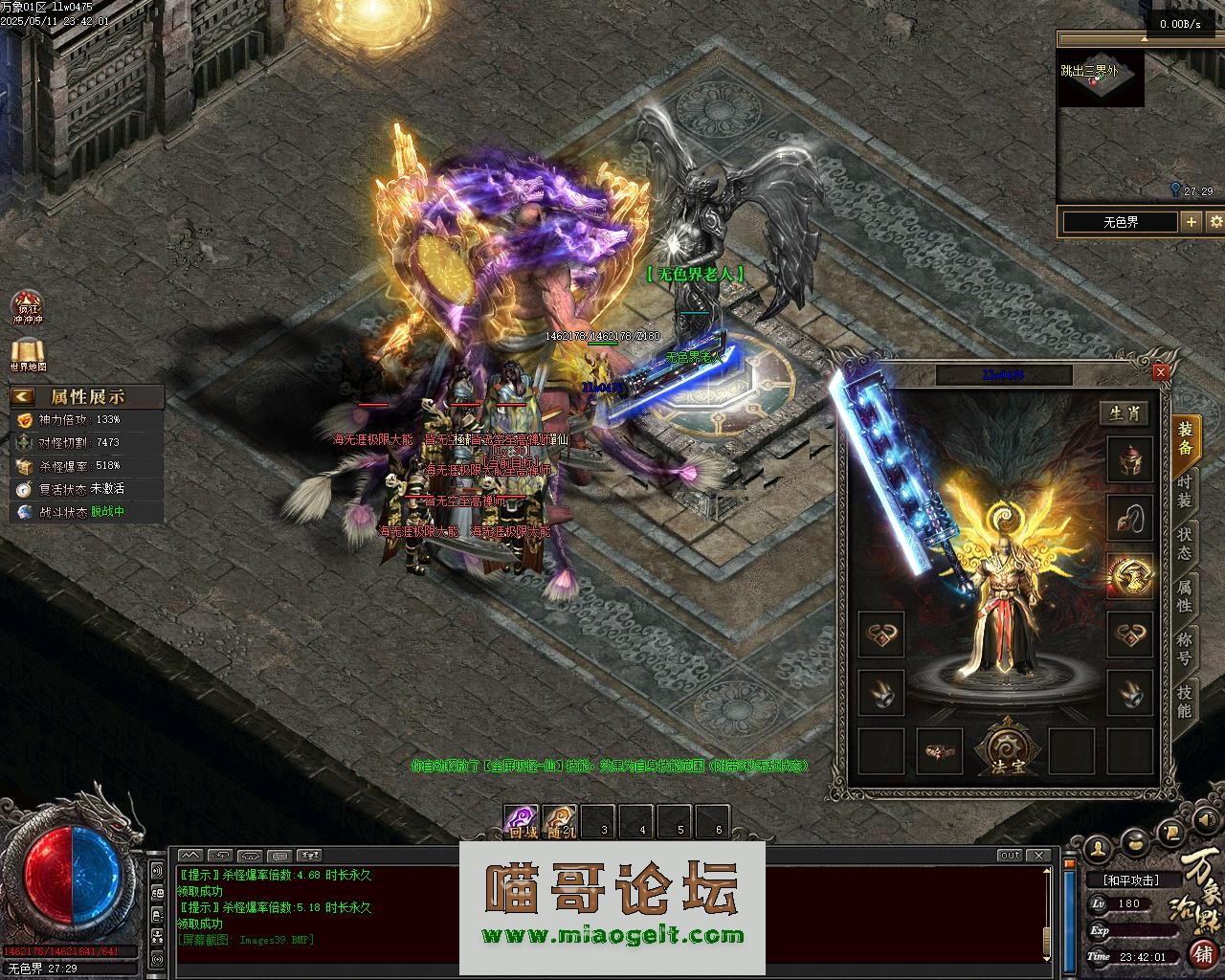The height and width of the screenshot is (980, 1225).
Task: Activate the 回城 return-to-town skill
Action: [x=523, y=822]
